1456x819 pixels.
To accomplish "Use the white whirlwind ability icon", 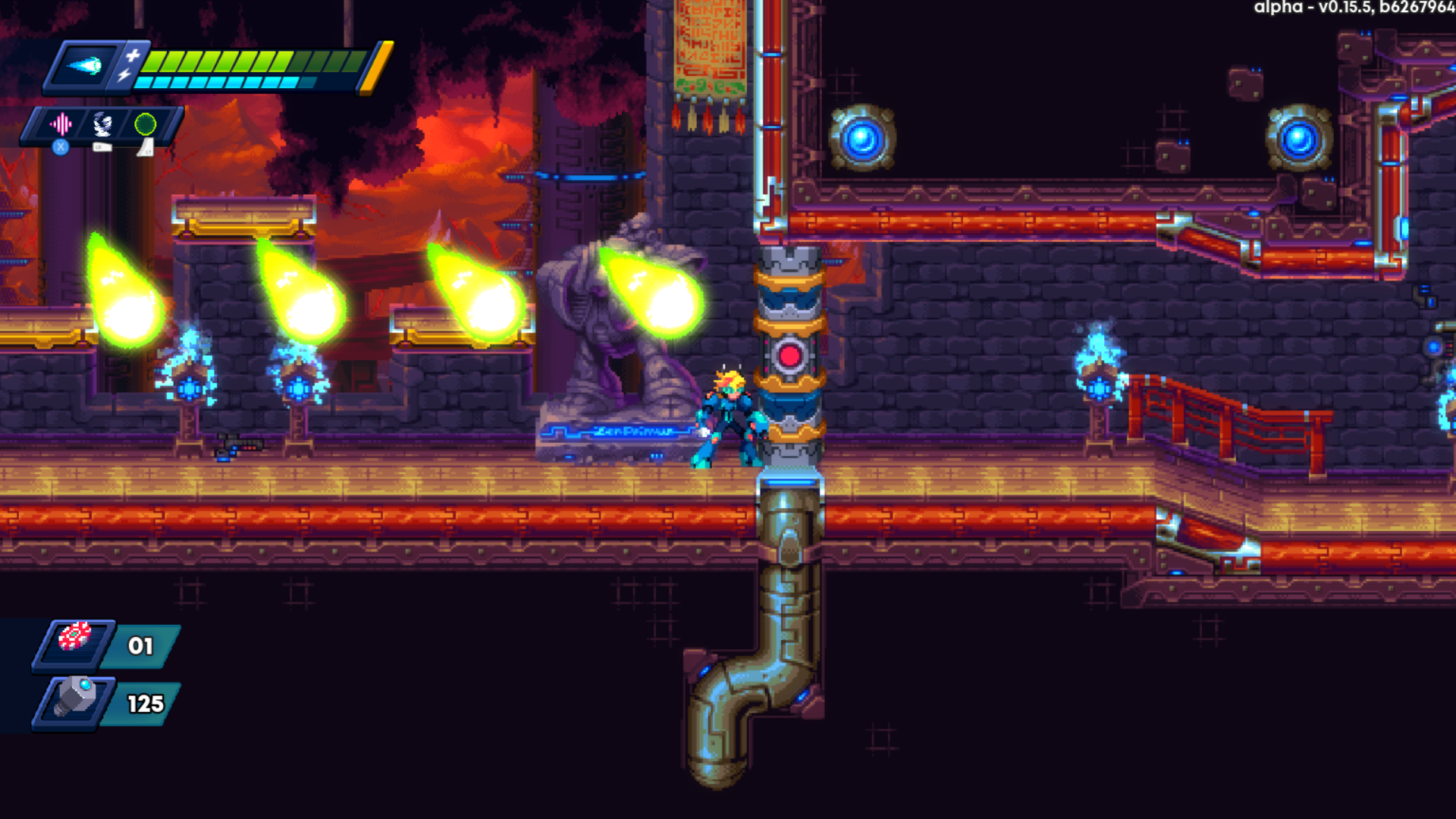I will [x=102, y=124].
